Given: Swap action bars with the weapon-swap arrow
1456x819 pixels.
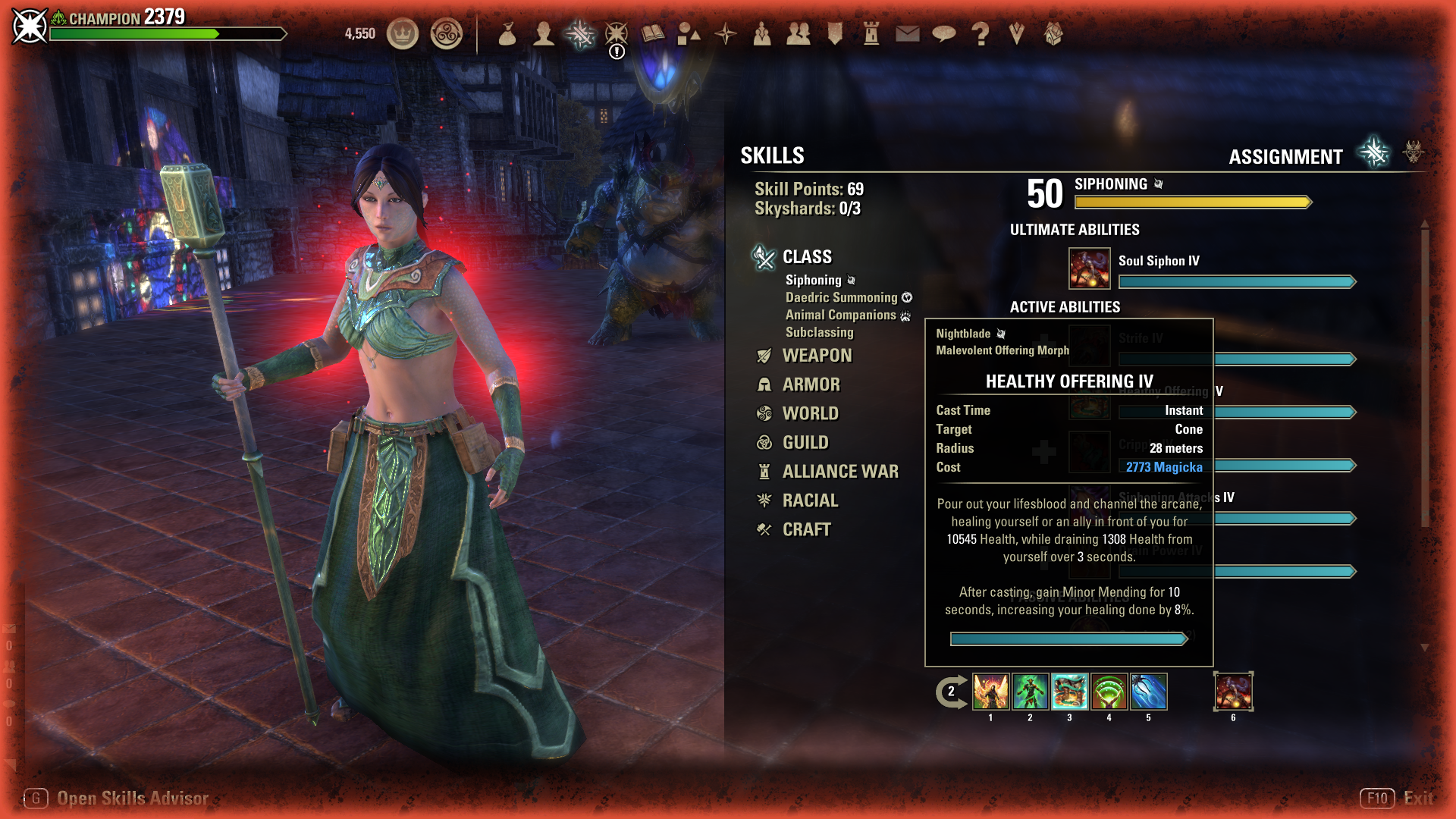Looking at the screenshot, I should coord(951,692).
